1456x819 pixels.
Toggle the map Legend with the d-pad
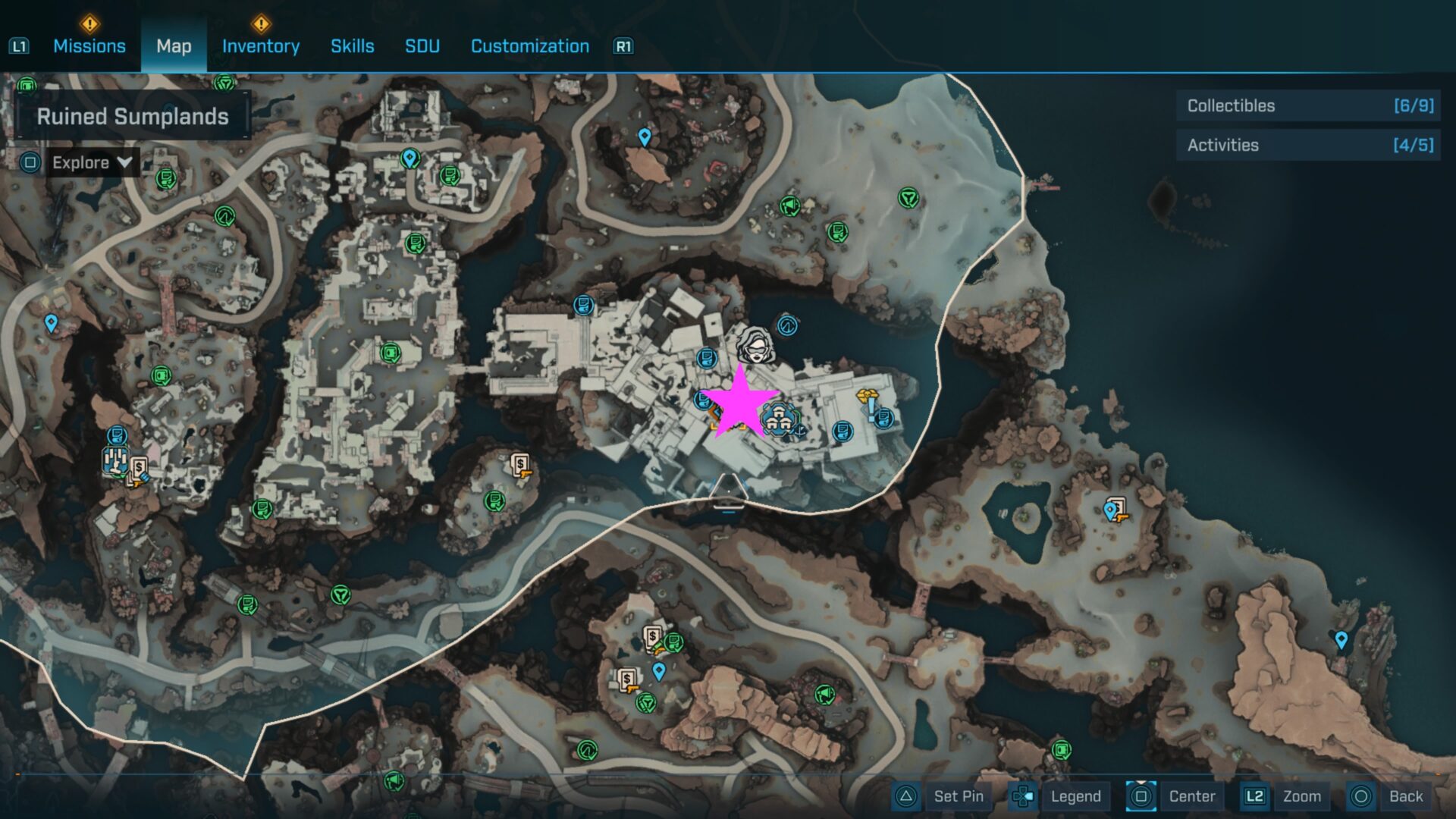point(1076,796)
